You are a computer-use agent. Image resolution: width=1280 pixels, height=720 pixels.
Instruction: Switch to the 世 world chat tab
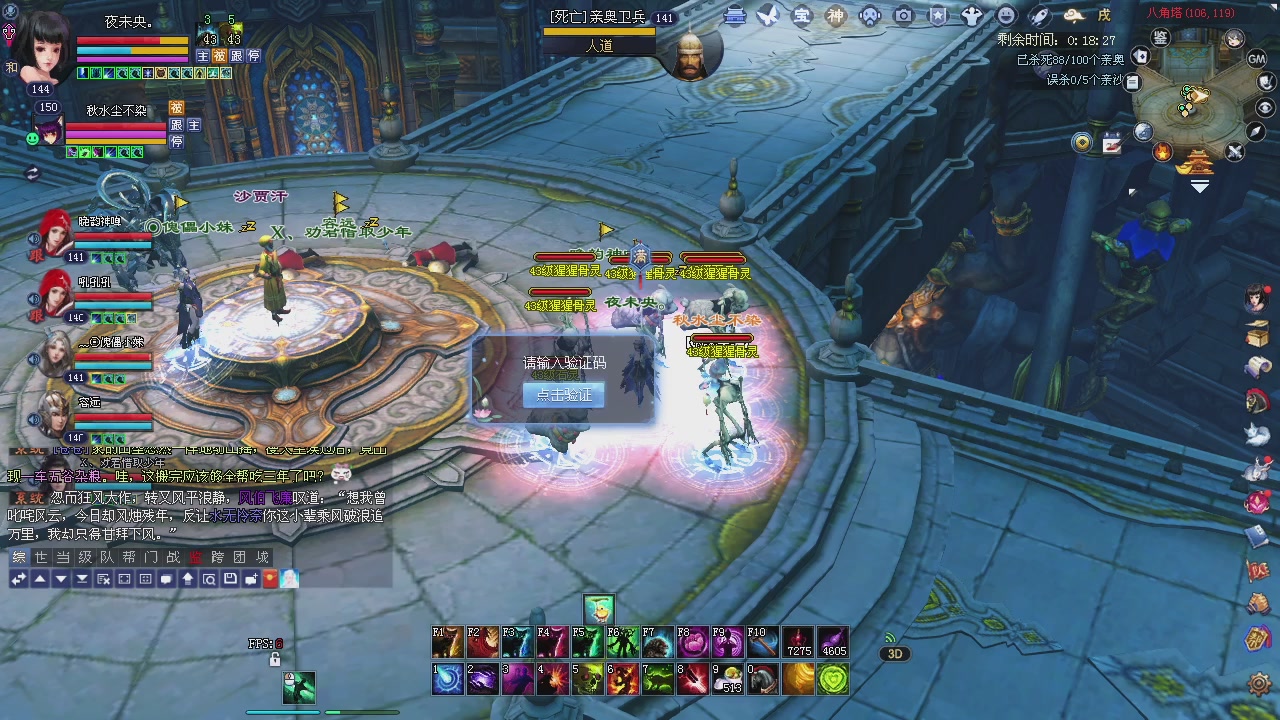pos(40,557)
